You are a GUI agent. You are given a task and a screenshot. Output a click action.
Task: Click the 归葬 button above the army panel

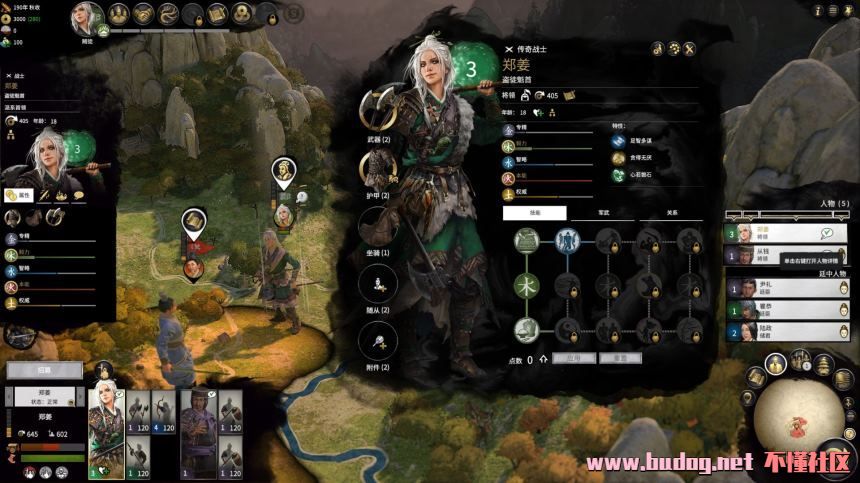44,370
